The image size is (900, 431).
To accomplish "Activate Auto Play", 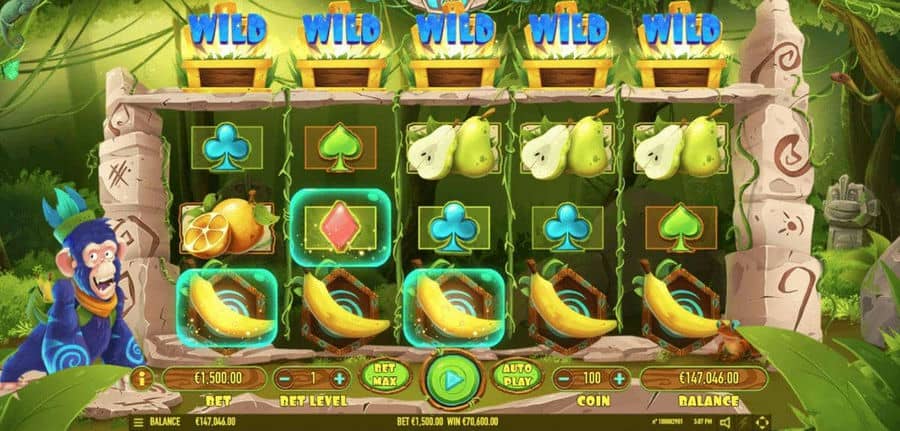I will tap(517, 377).
